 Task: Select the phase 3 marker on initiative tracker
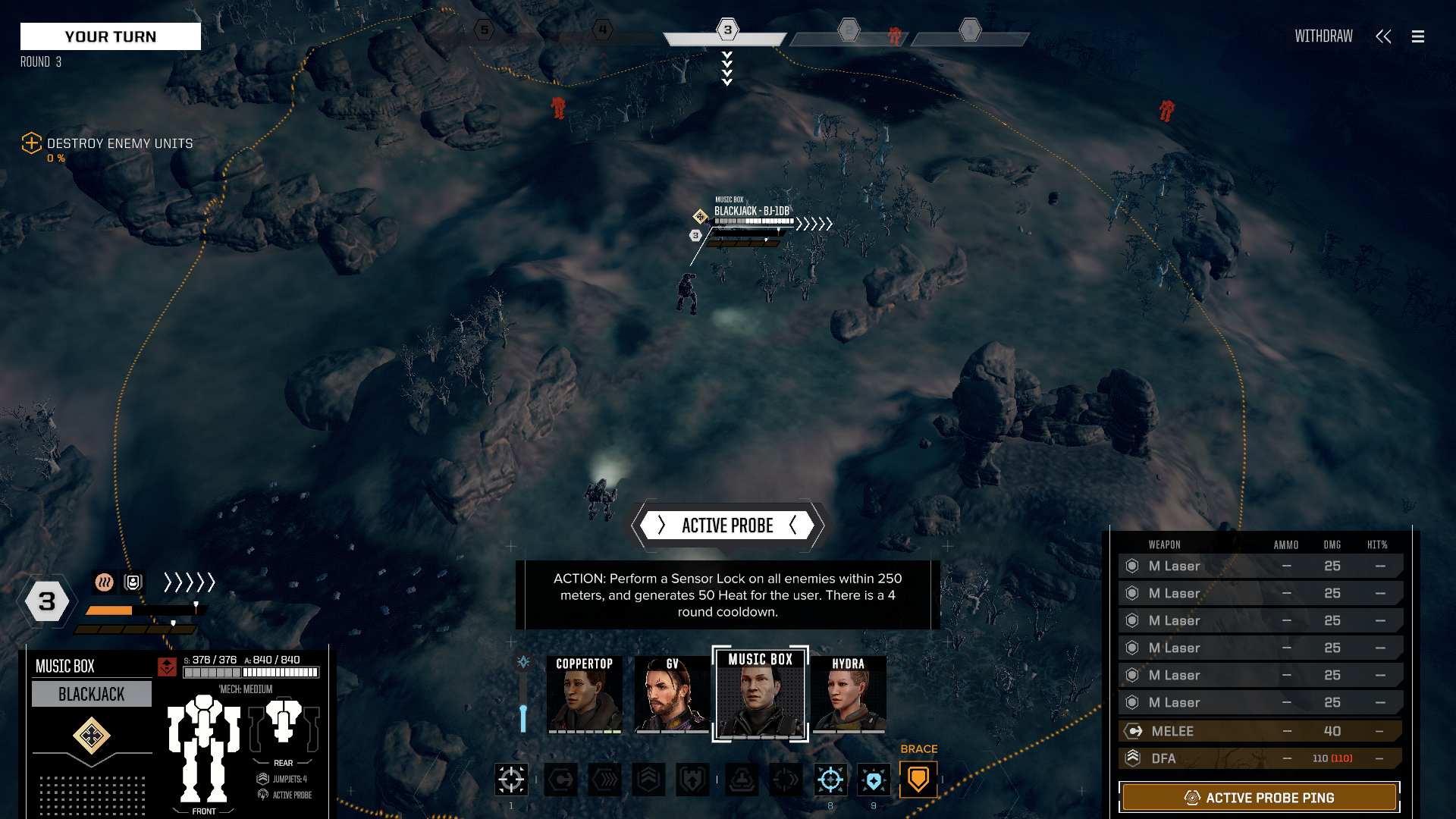coord(727,30)
